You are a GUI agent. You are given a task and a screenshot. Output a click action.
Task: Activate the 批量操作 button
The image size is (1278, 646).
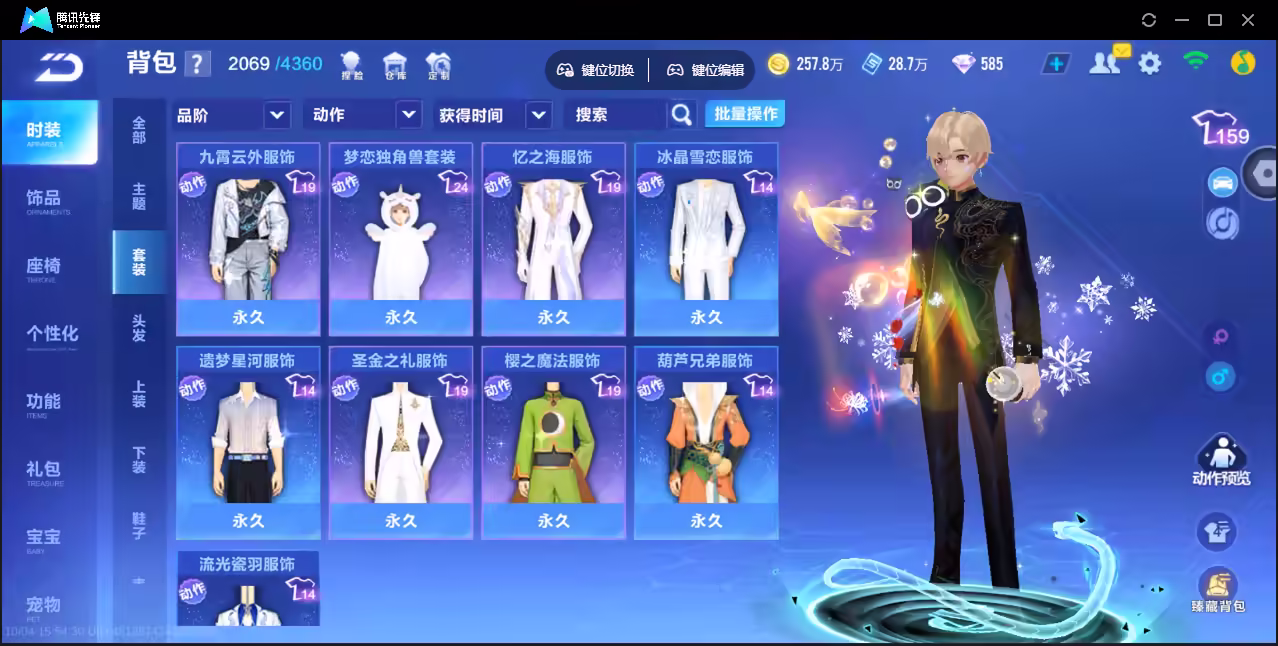(745, 114)
